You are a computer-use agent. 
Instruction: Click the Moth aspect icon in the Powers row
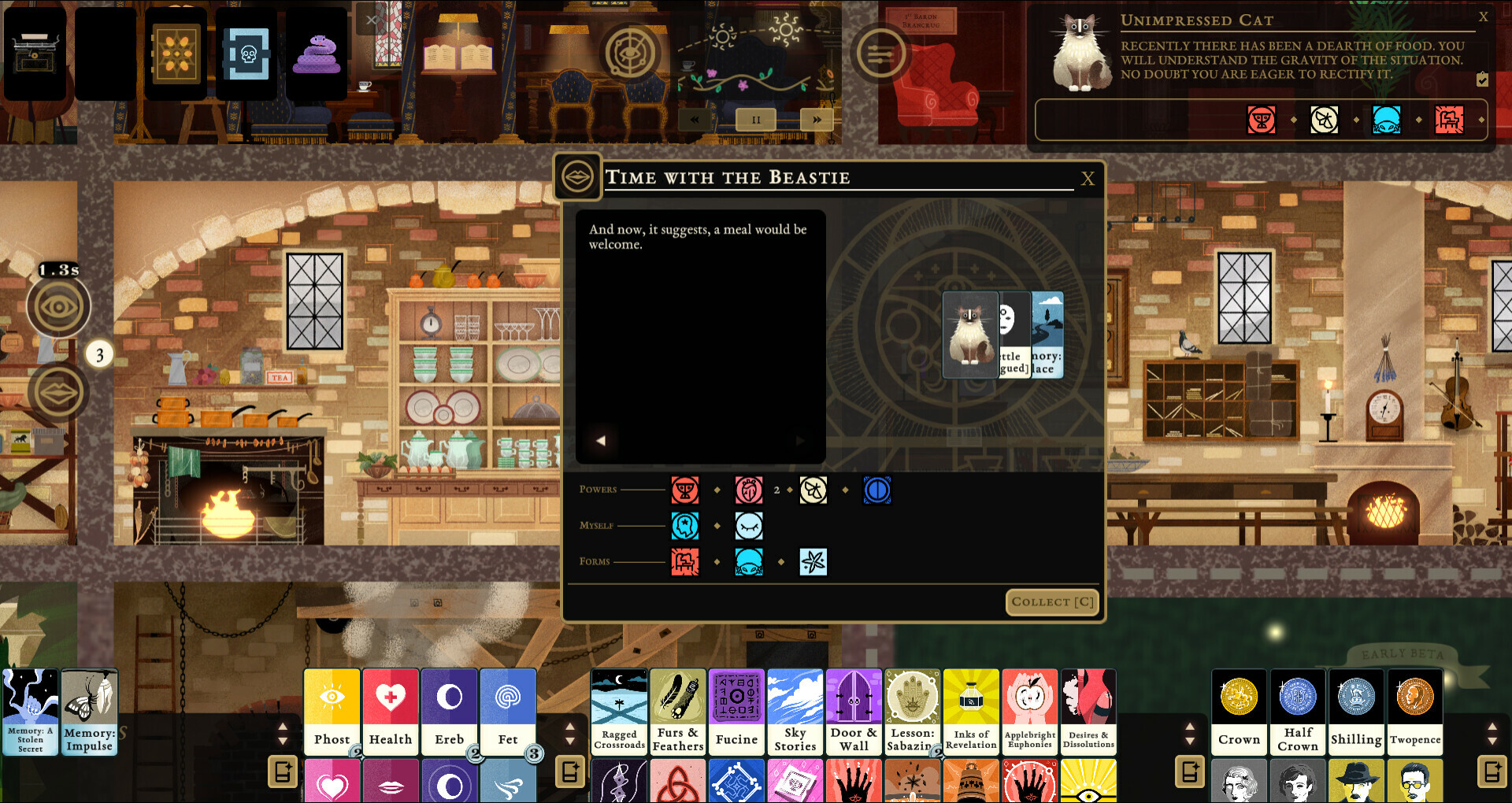pos(813,490)
